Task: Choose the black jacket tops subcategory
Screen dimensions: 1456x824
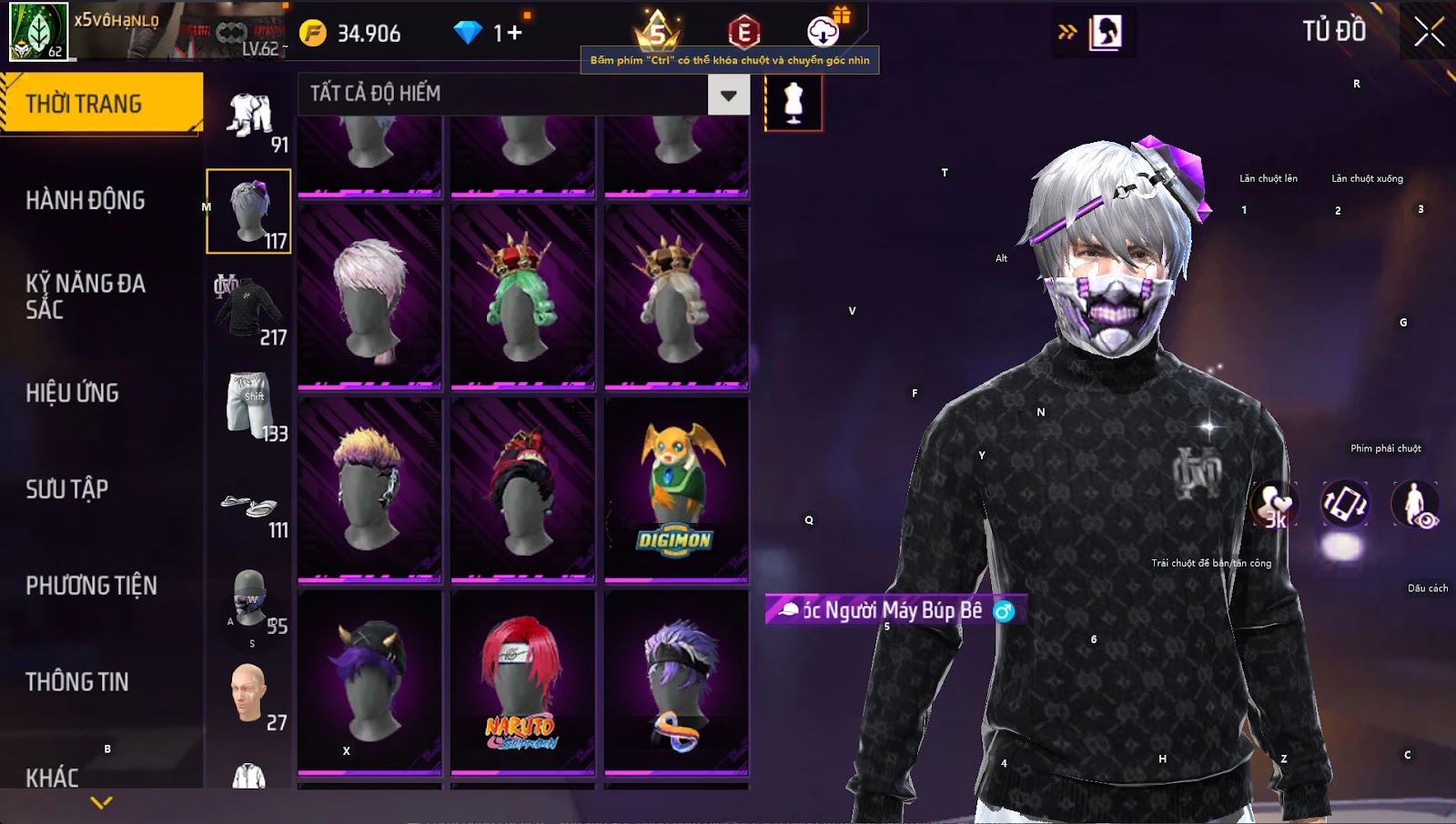Action: 248,309
